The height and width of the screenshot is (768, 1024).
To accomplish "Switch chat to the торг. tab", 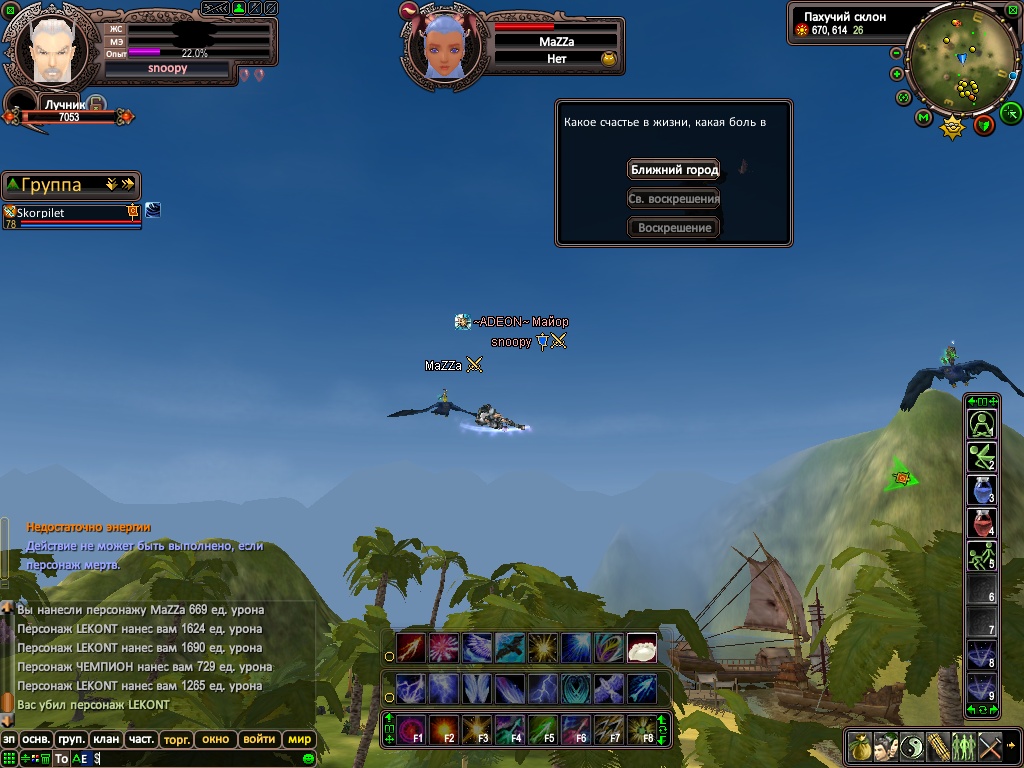I will 176,740.
